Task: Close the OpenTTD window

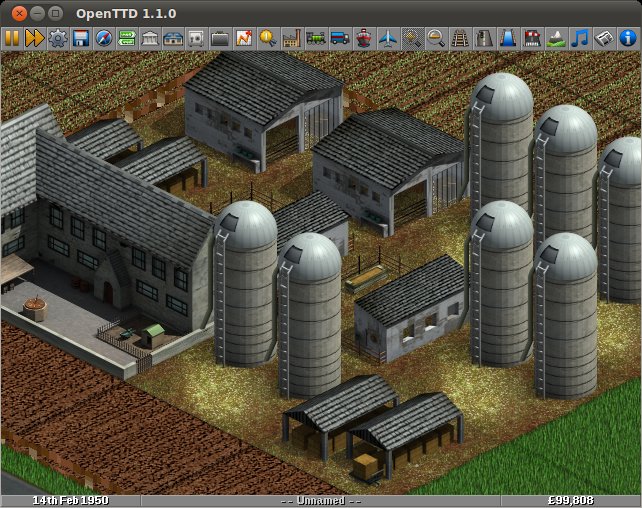Action: pos(18,13)
